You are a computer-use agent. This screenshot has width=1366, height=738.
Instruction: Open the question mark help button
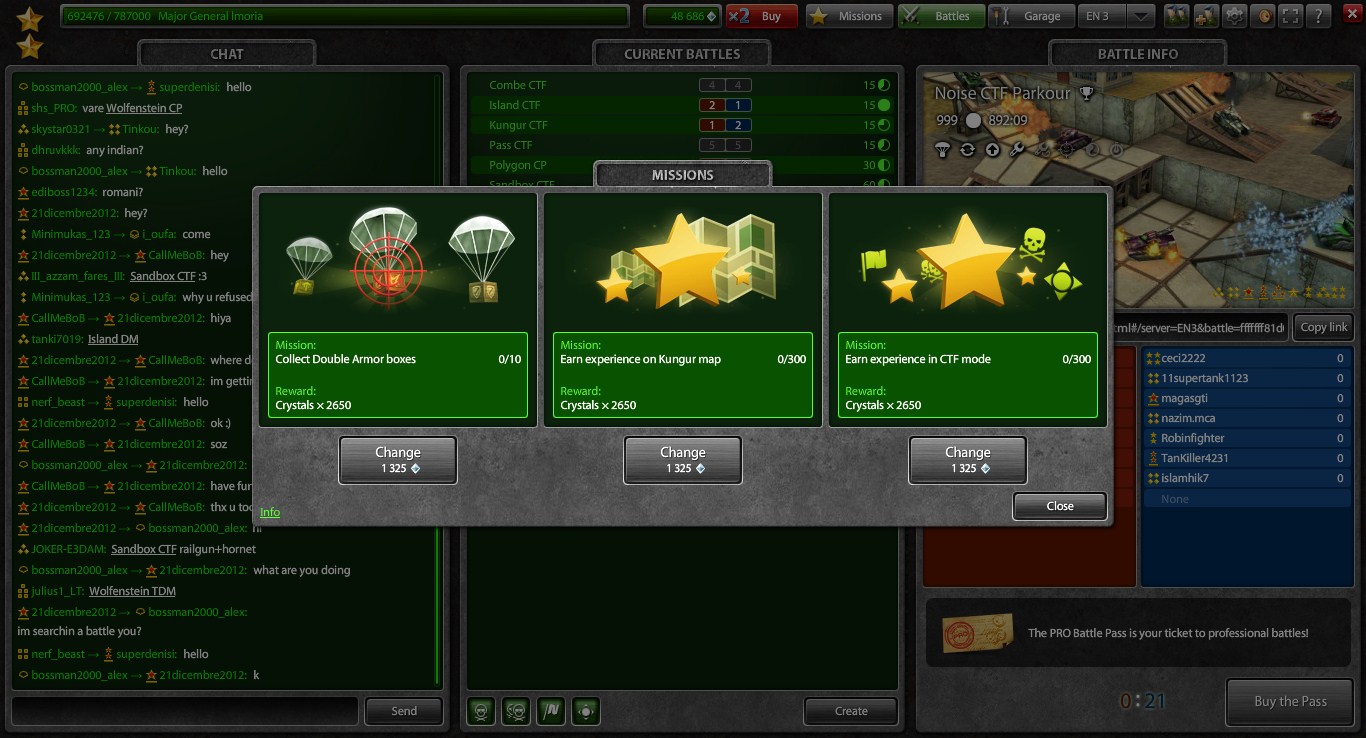click(x=1319, y=16)
